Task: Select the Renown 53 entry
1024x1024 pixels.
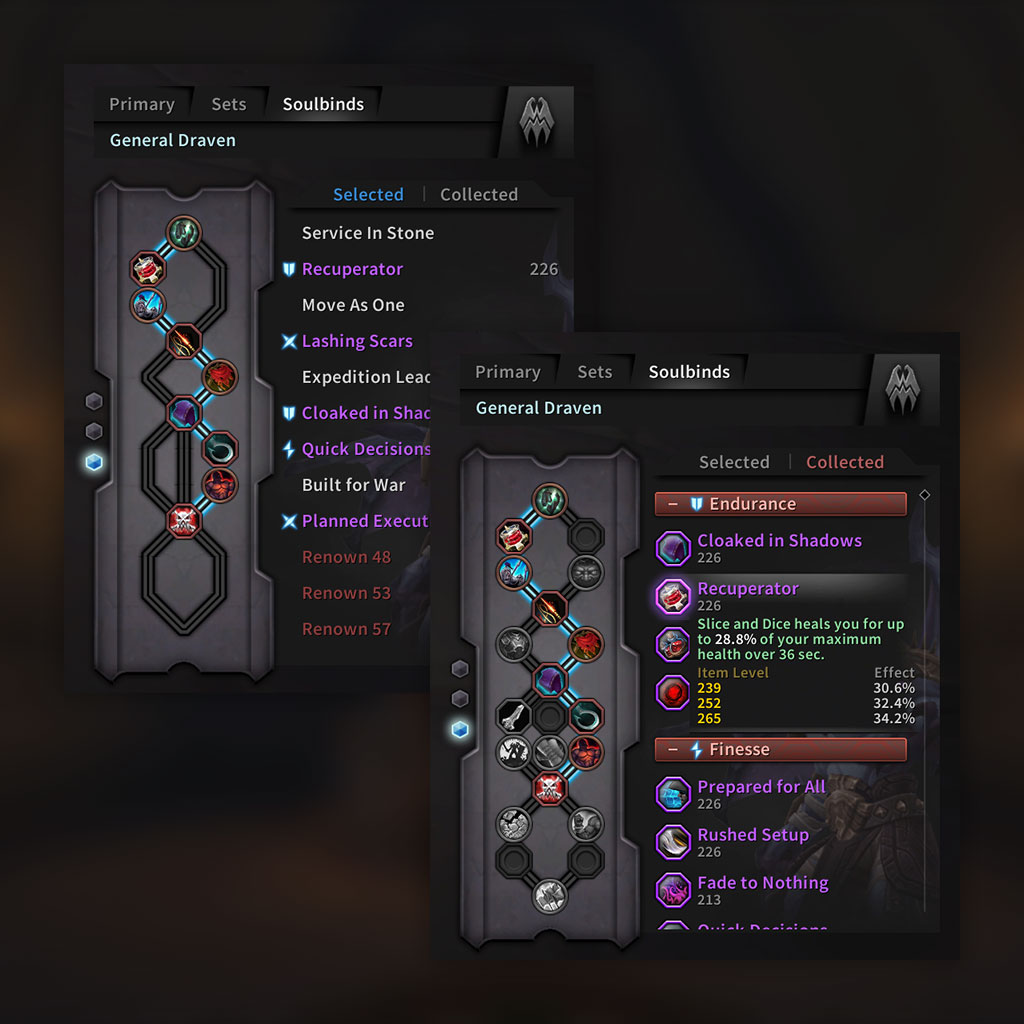Action: pos(346,593)
